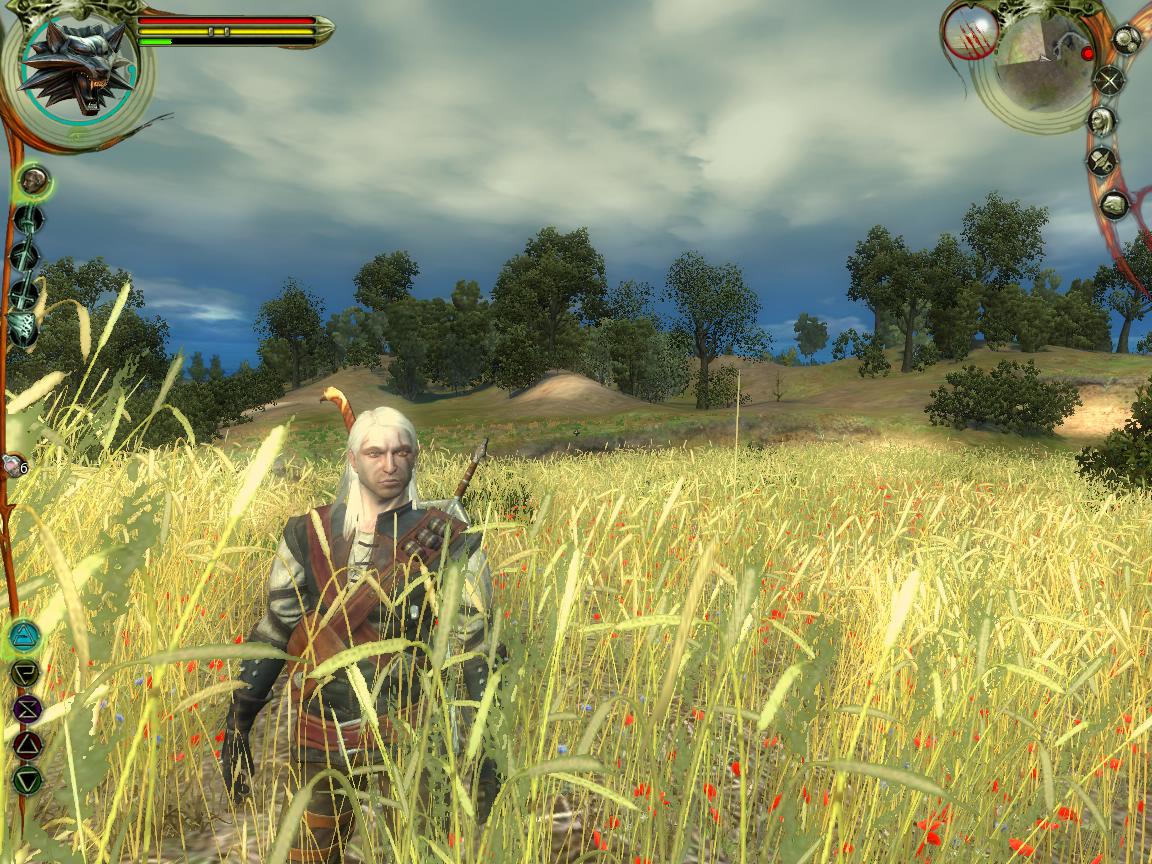Open the gears icon panel
This screenshot has width=1152, height=864.
(x=1126, y=40)
